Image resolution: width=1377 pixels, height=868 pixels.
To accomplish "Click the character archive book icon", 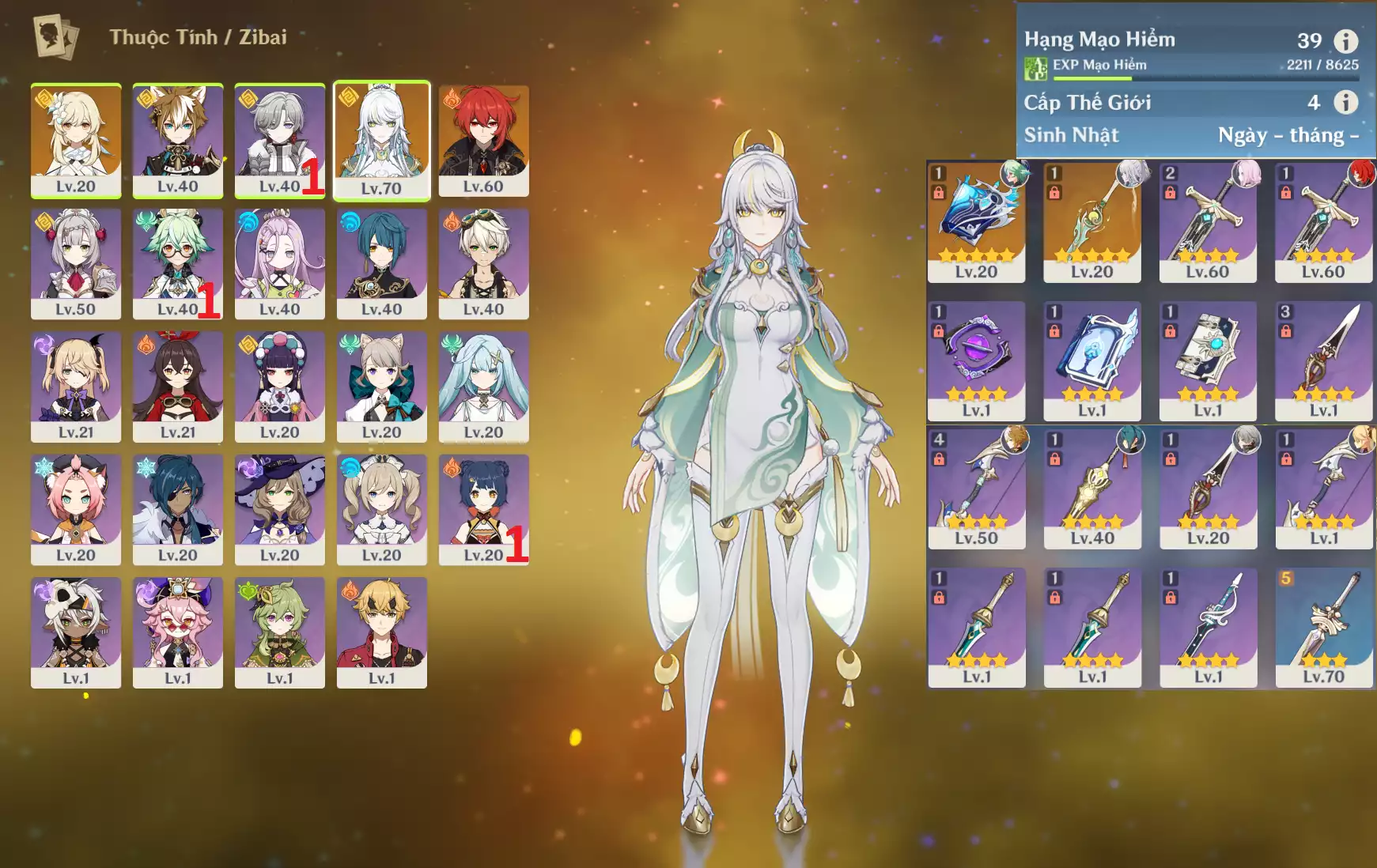I will click(x=55, y=36).
